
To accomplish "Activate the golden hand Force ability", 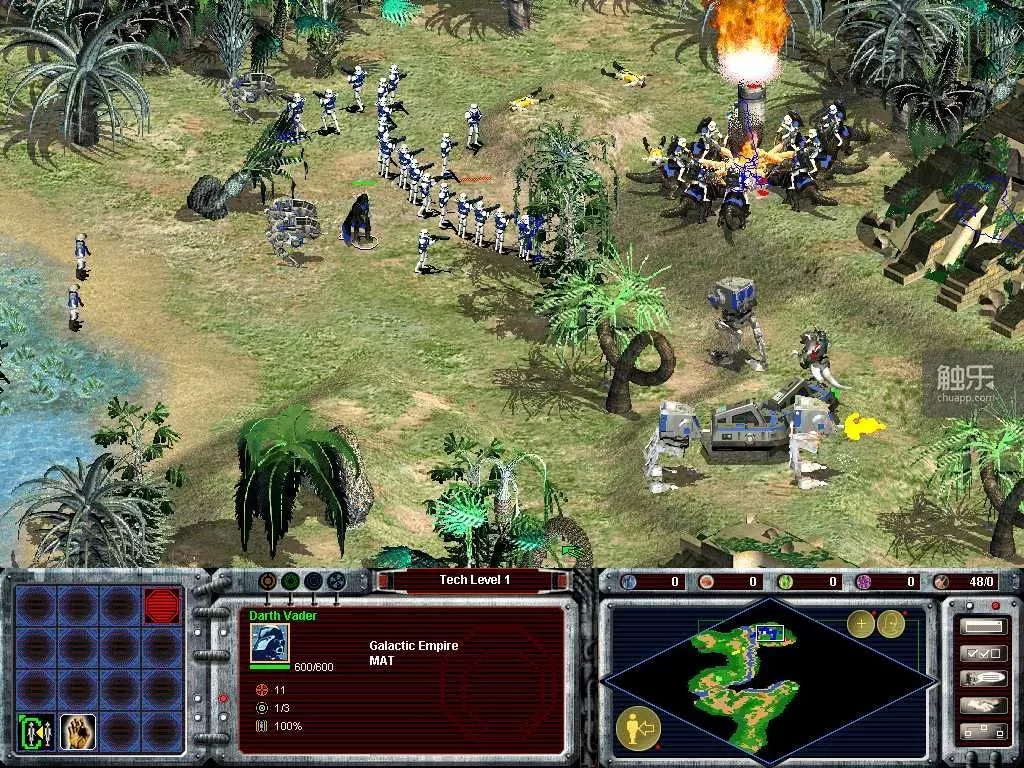I will click(77, 731).
